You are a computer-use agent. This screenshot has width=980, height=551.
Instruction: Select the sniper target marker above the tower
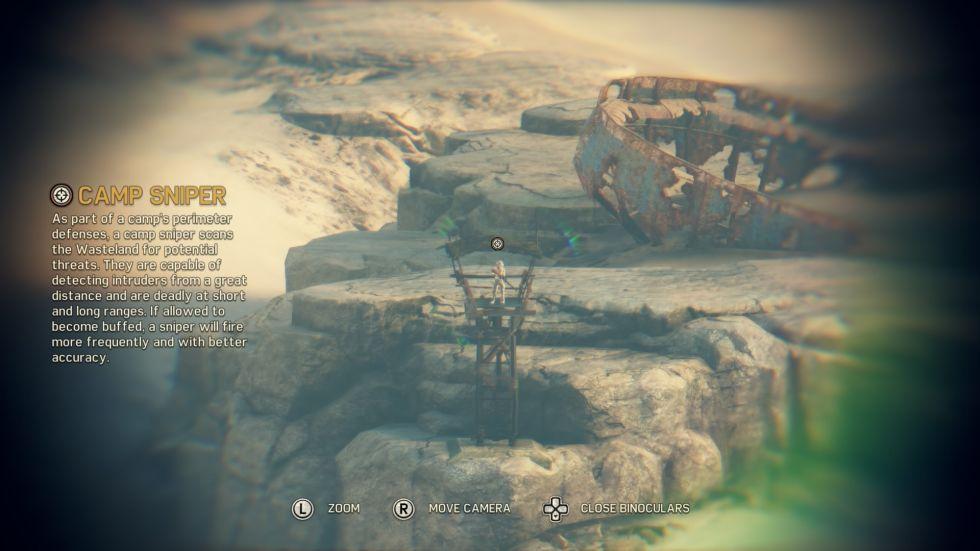(497, 243)
